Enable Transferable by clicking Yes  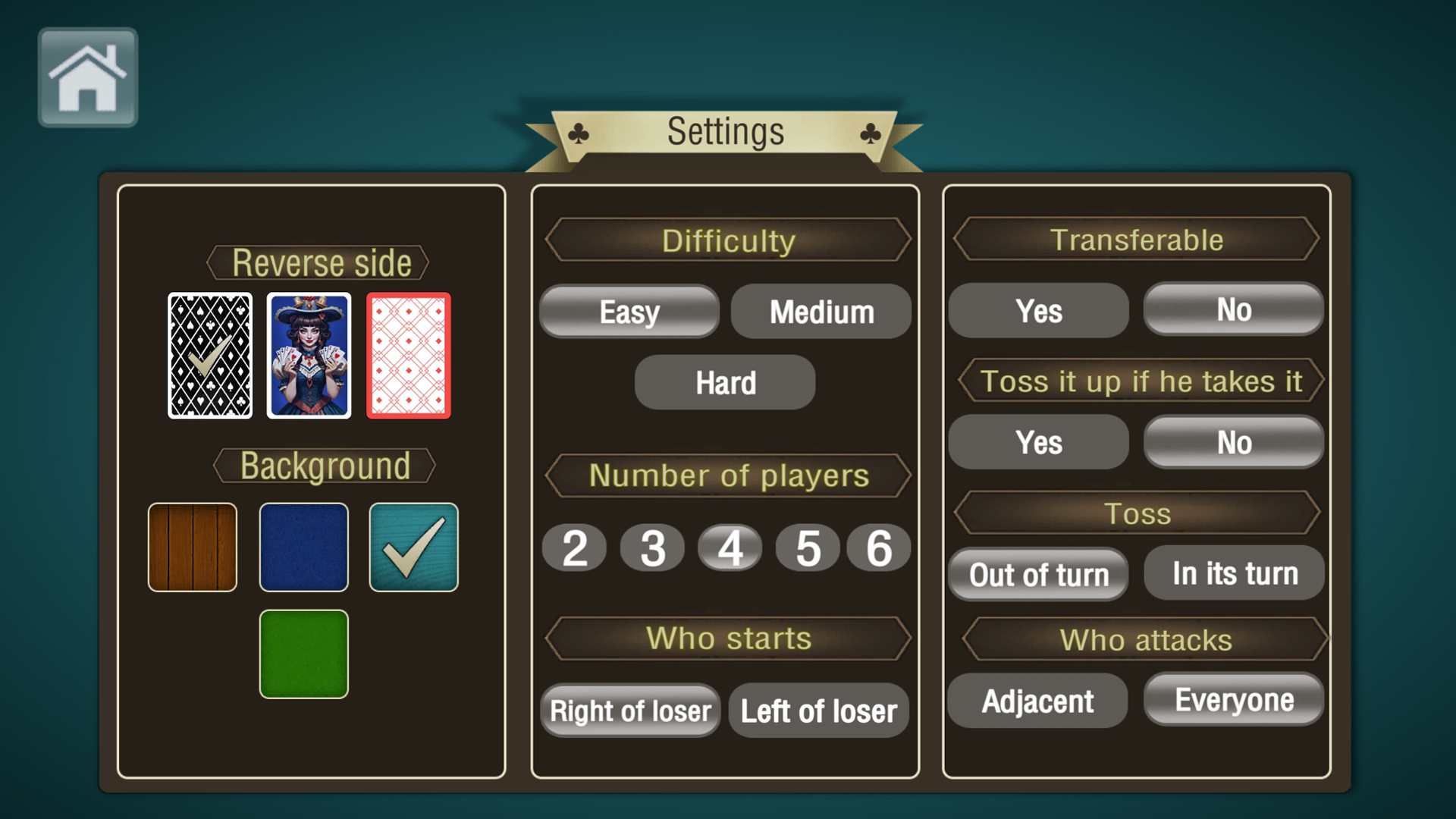(x=1037, y=310)
